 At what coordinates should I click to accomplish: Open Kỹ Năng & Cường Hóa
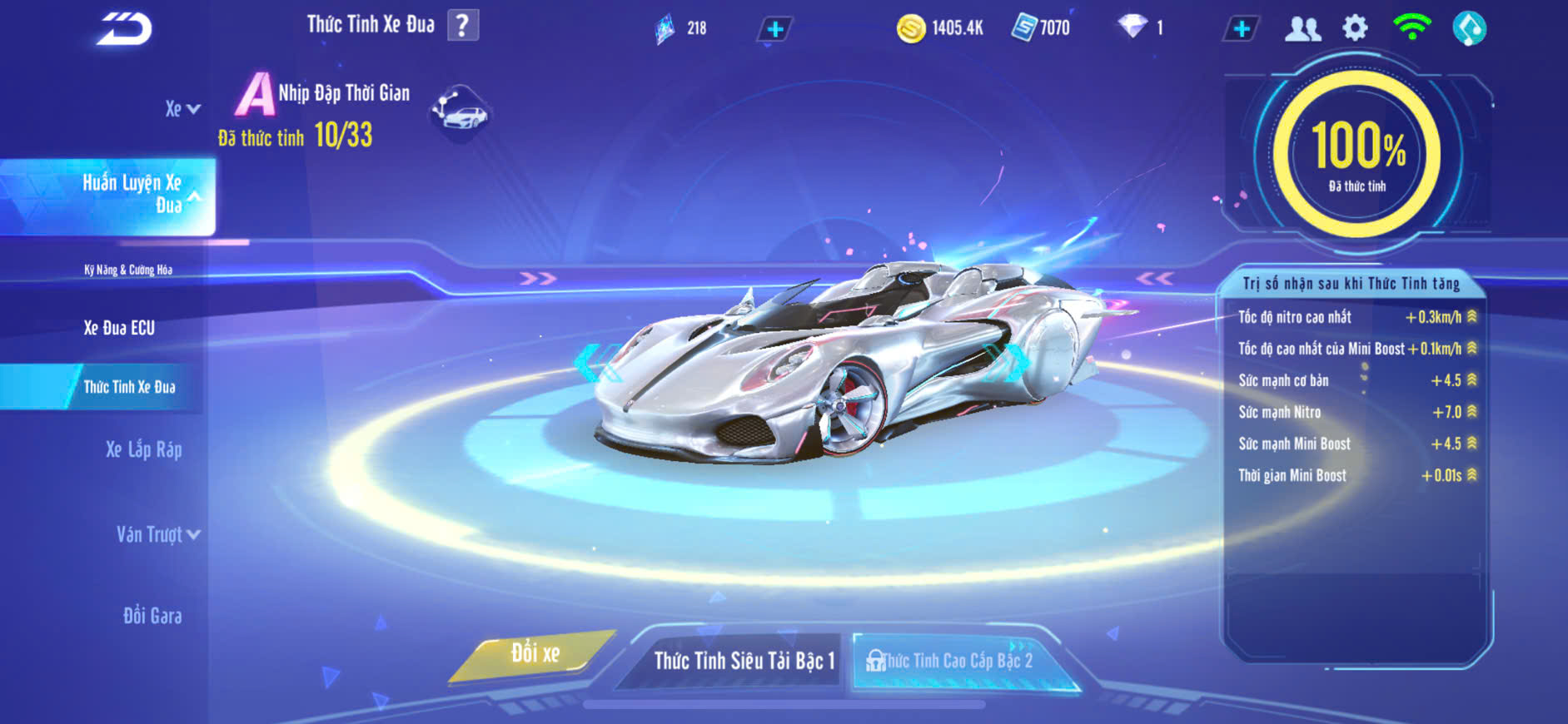128,270
